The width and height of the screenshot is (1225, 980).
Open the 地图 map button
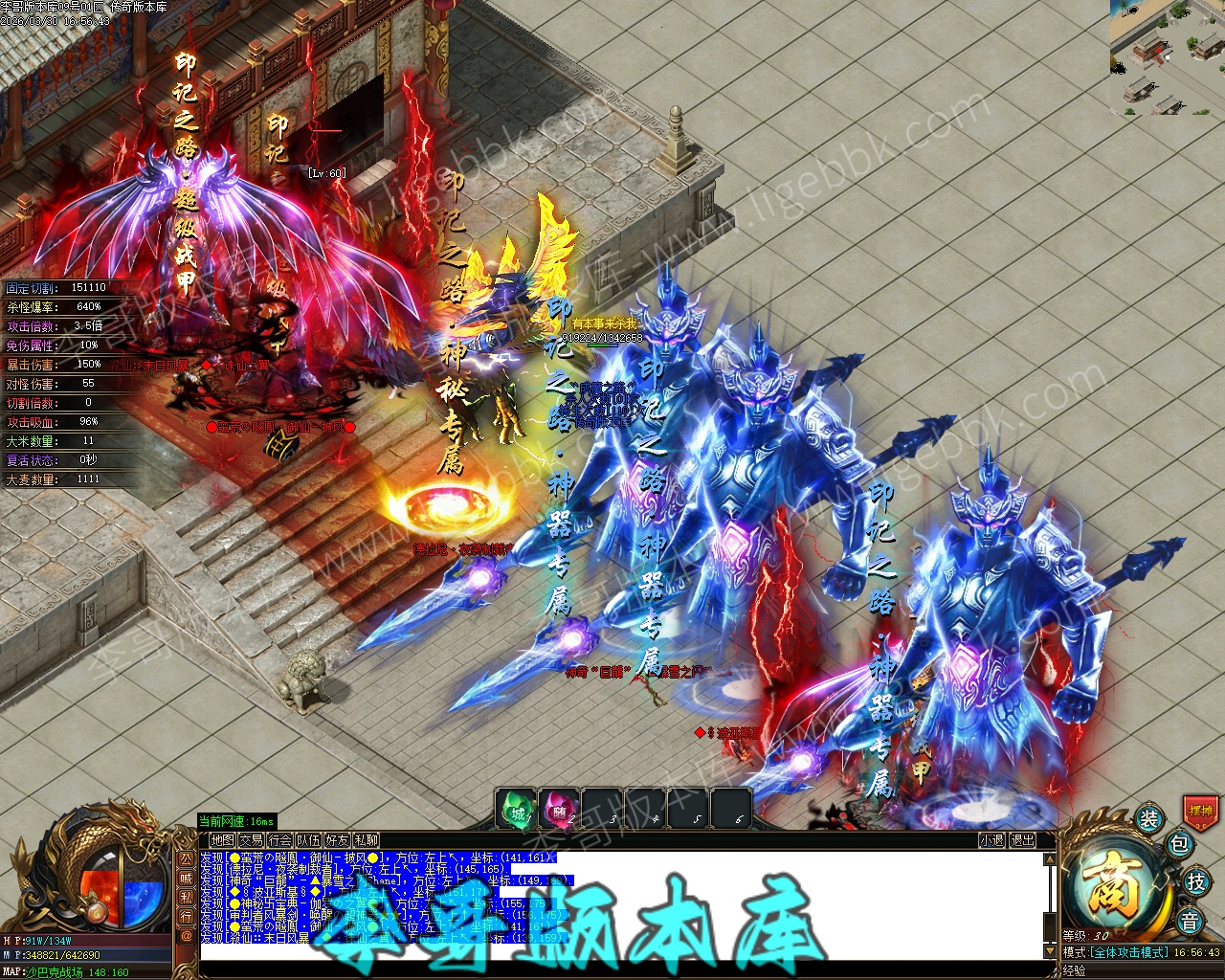tap(222, 840)
